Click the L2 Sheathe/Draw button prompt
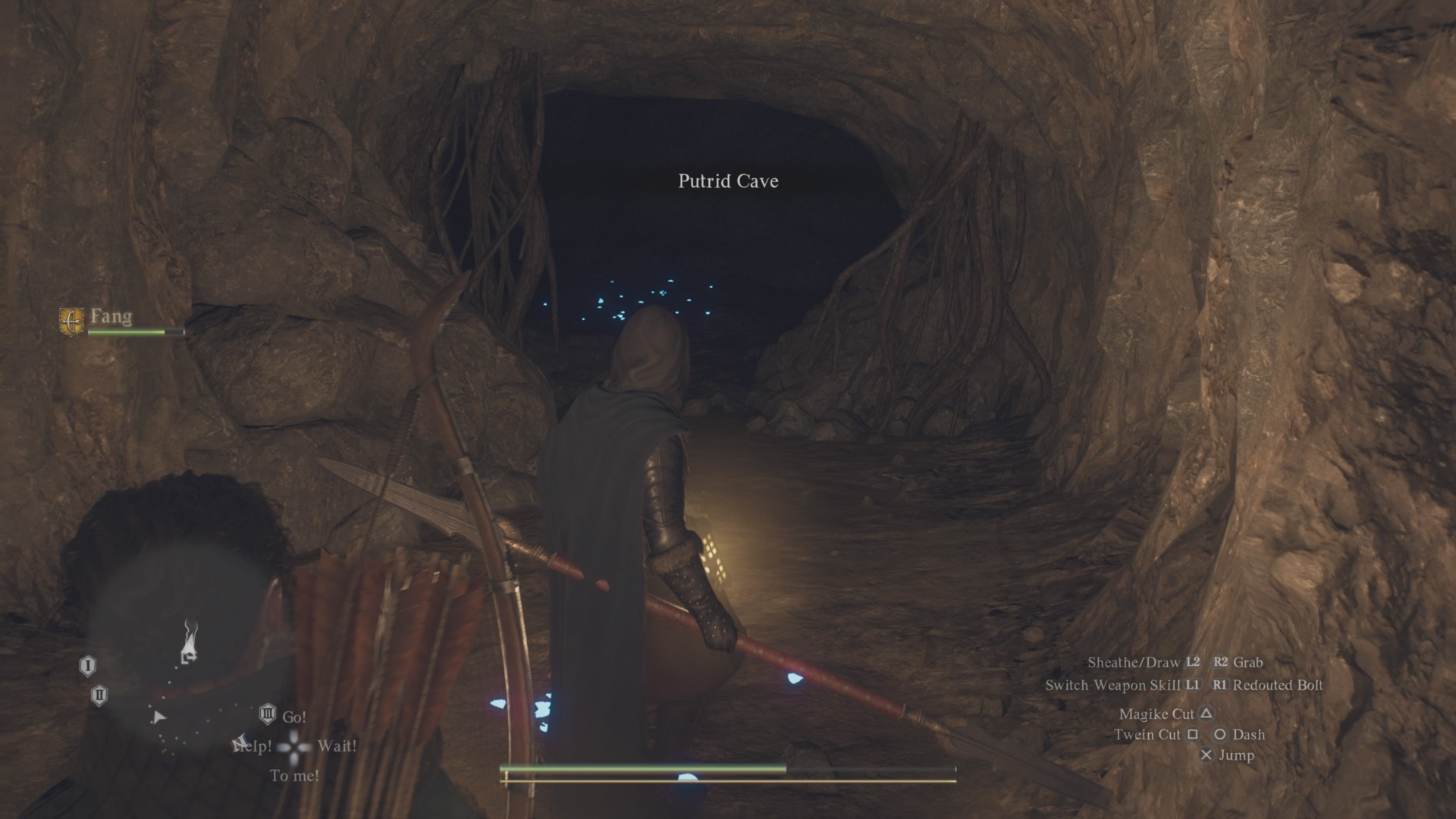 [x=1192, y=662]
